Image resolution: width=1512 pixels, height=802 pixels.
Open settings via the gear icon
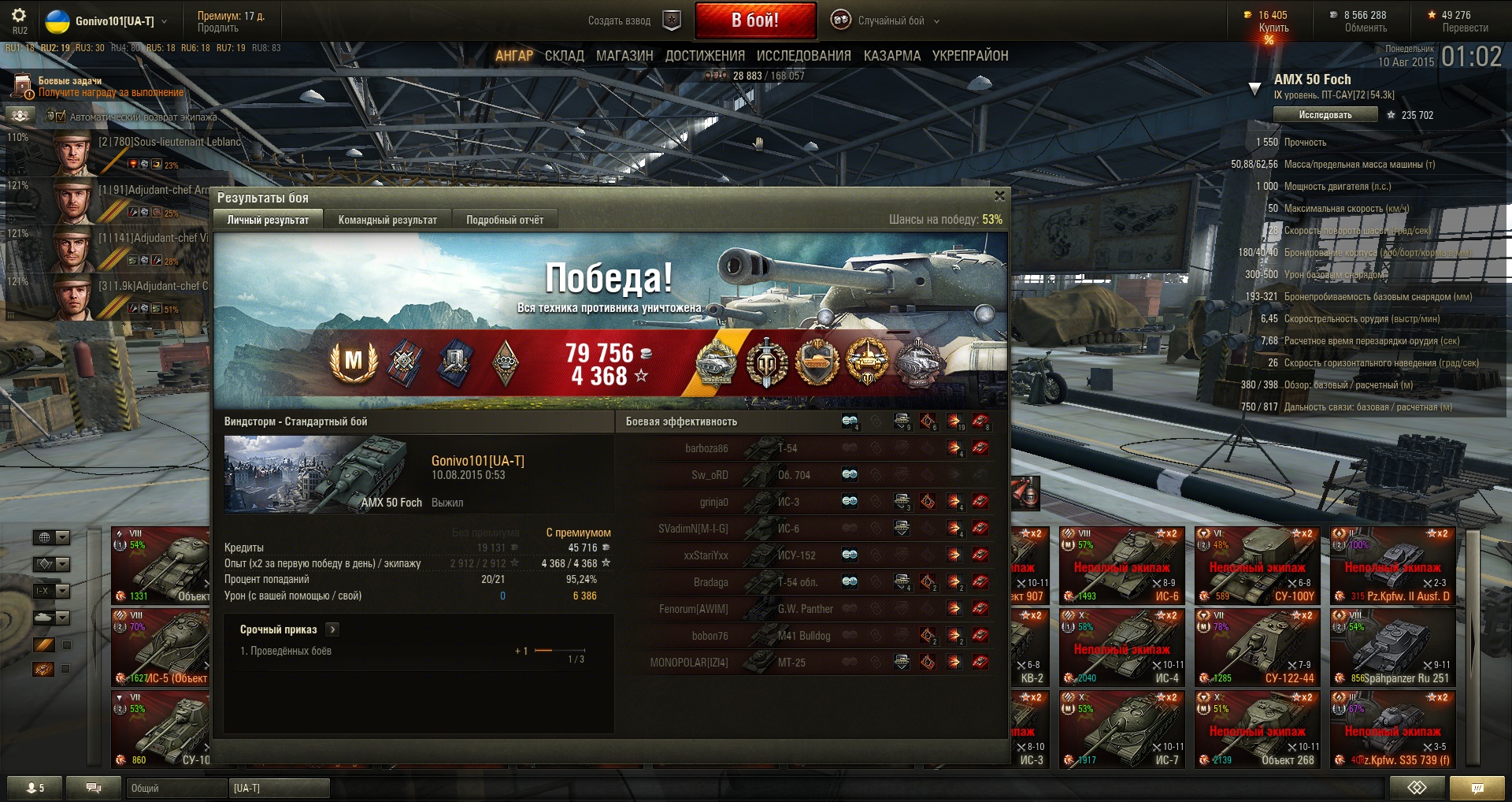[19, 16]
